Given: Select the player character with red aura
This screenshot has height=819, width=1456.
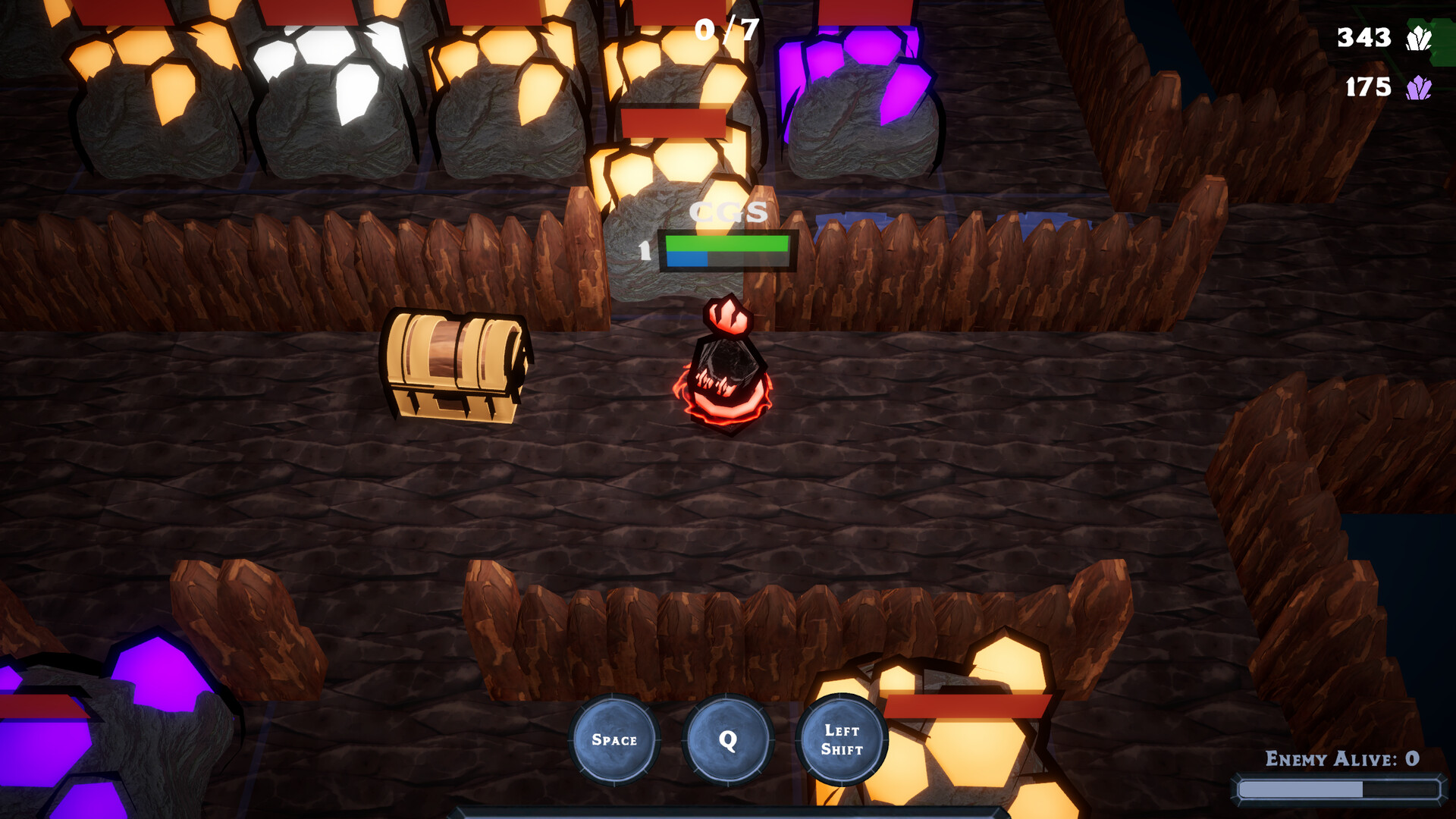Looking at the screenshot, I should (728, 372).
